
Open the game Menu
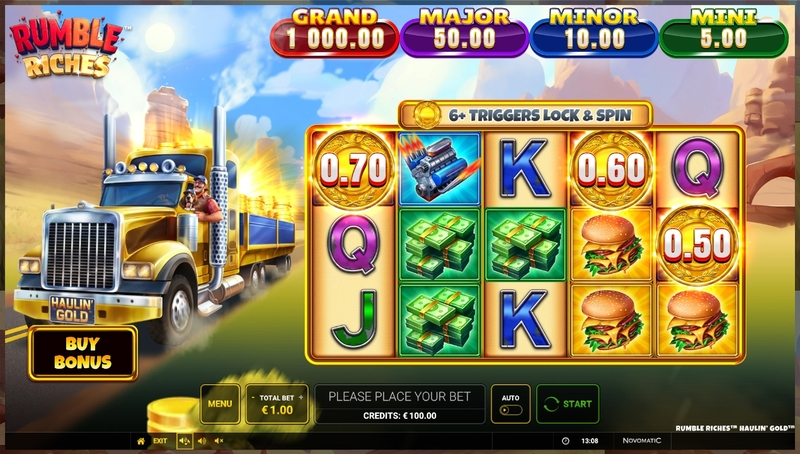click(220, 404)
